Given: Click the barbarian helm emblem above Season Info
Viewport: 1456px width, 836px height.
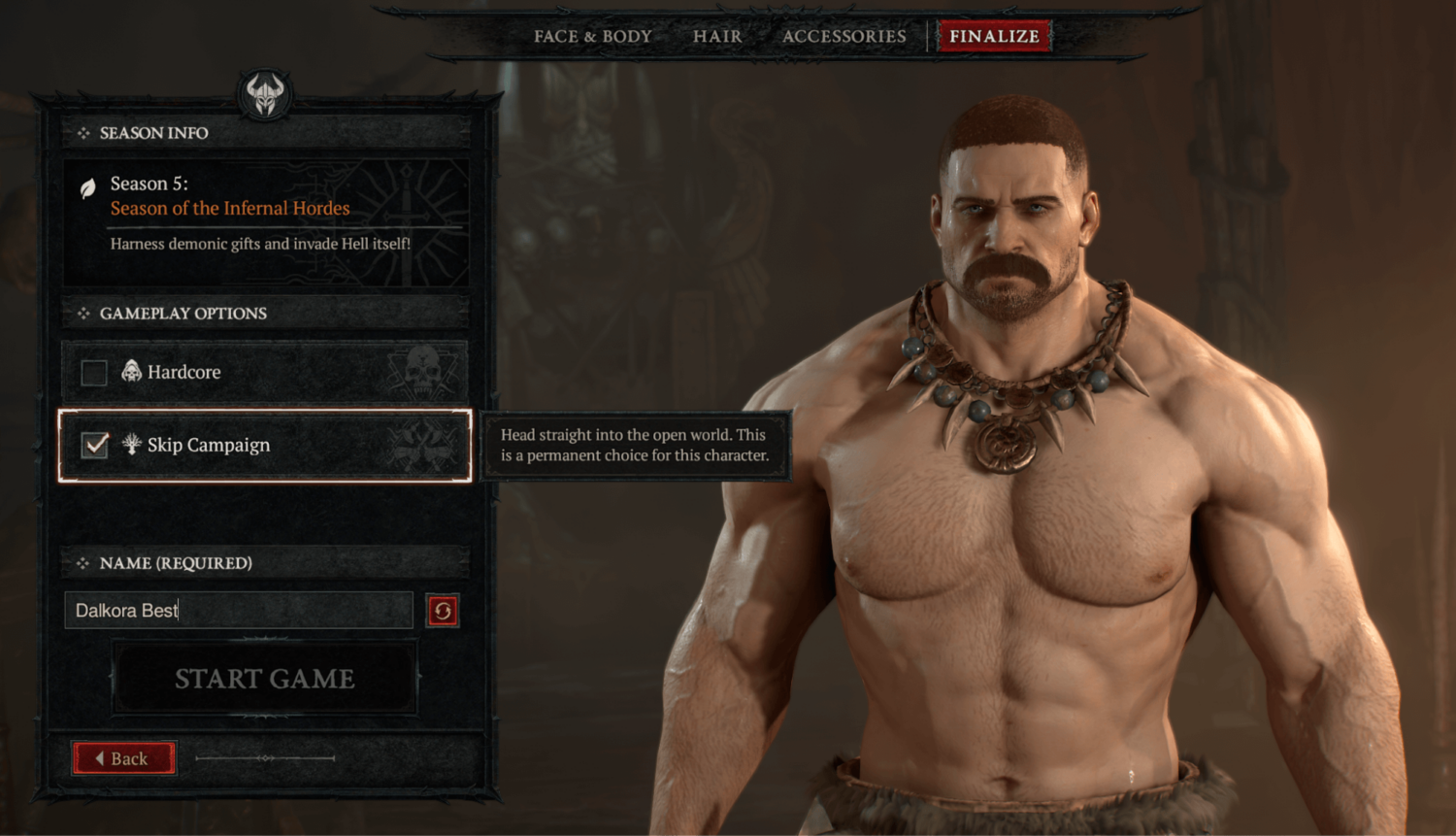Looking at the screenshot, I should (x=264, y=96).
